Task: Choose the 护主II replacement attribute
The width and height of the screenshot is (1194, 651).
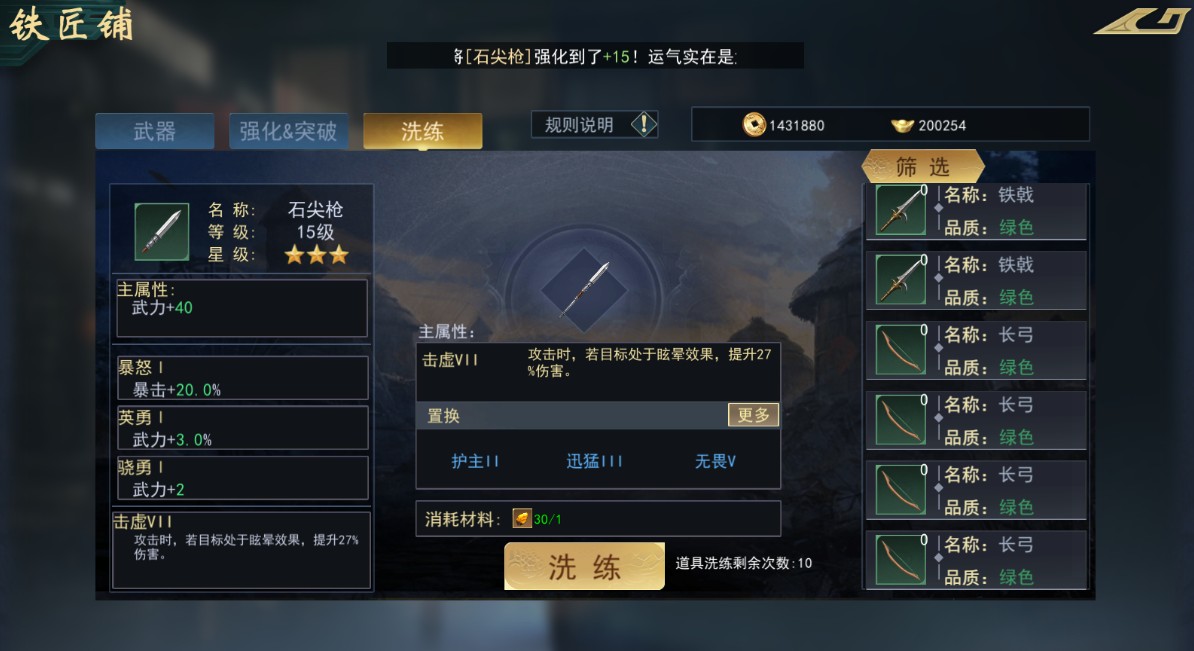Action: [x=475, y=461]
